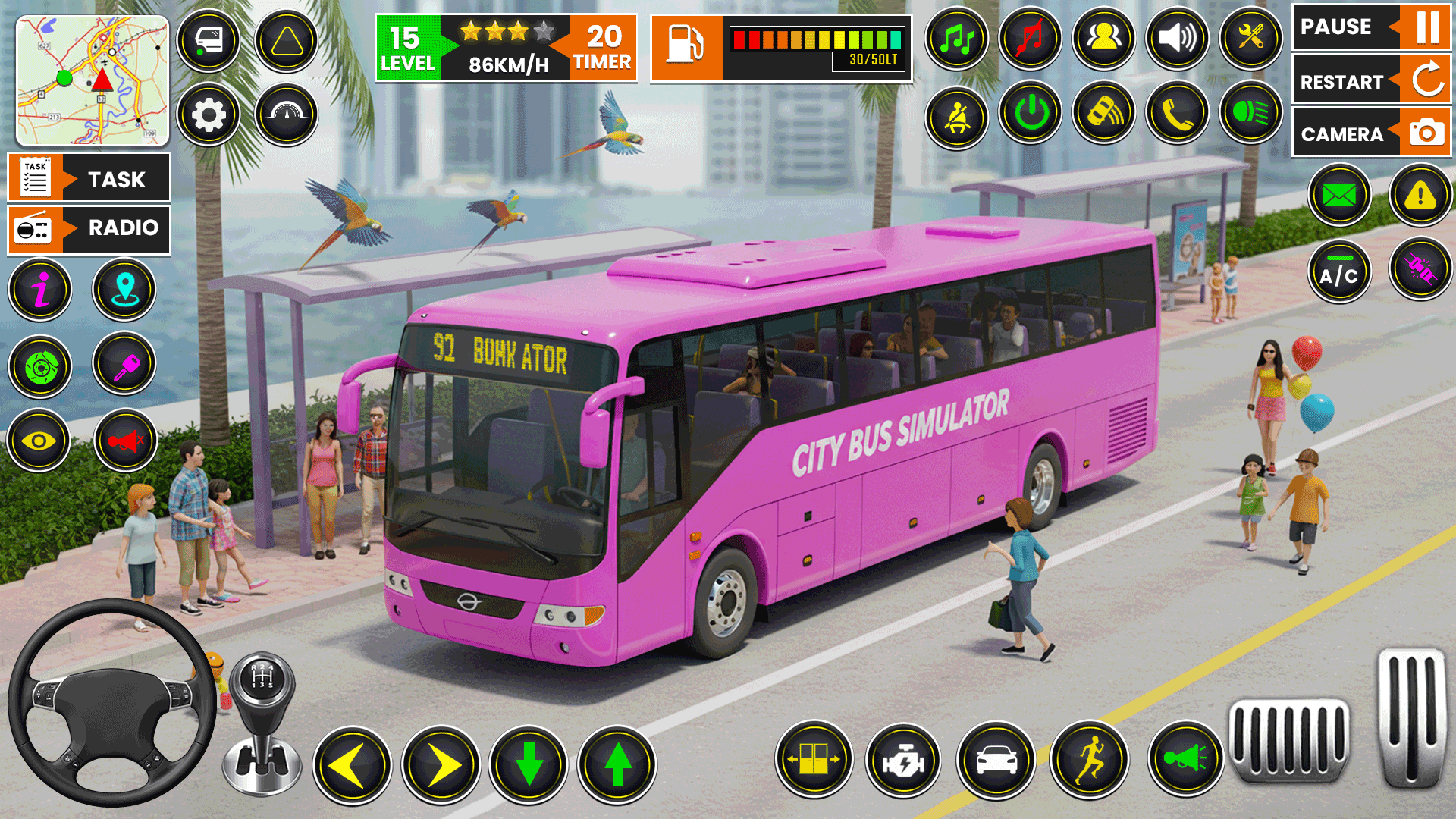1456x819 pixels.
Task: Toggle the green power ignition button
Action: click(x=1031, y=114)
